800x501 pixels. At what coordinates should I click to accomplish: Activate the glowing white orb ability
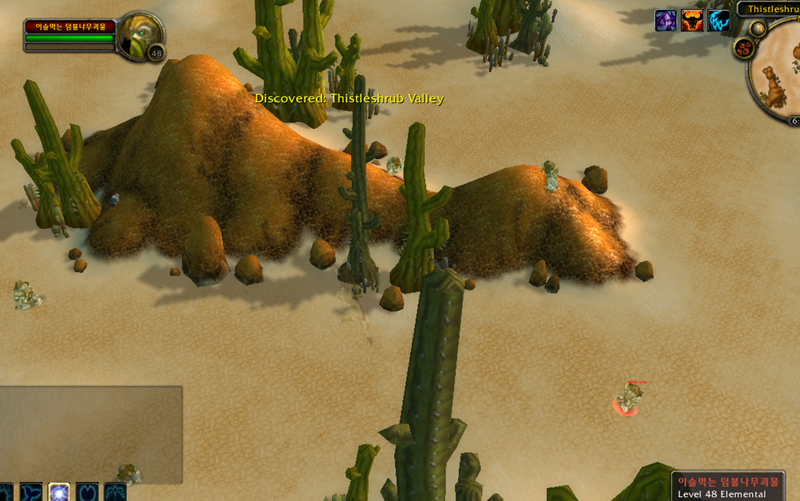tap(59, 492)
